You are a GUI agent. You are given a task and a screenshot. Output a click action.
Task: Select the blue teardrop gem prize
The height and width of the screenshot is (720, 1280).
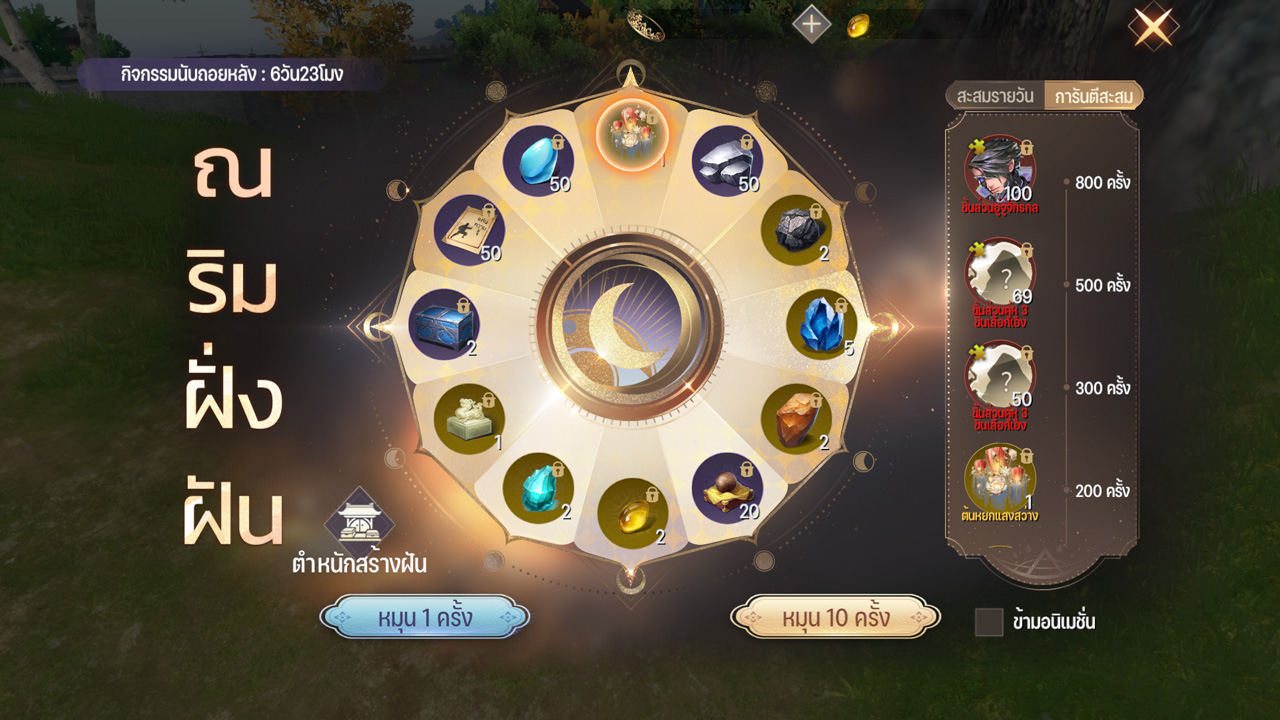(x=538, y=161)
